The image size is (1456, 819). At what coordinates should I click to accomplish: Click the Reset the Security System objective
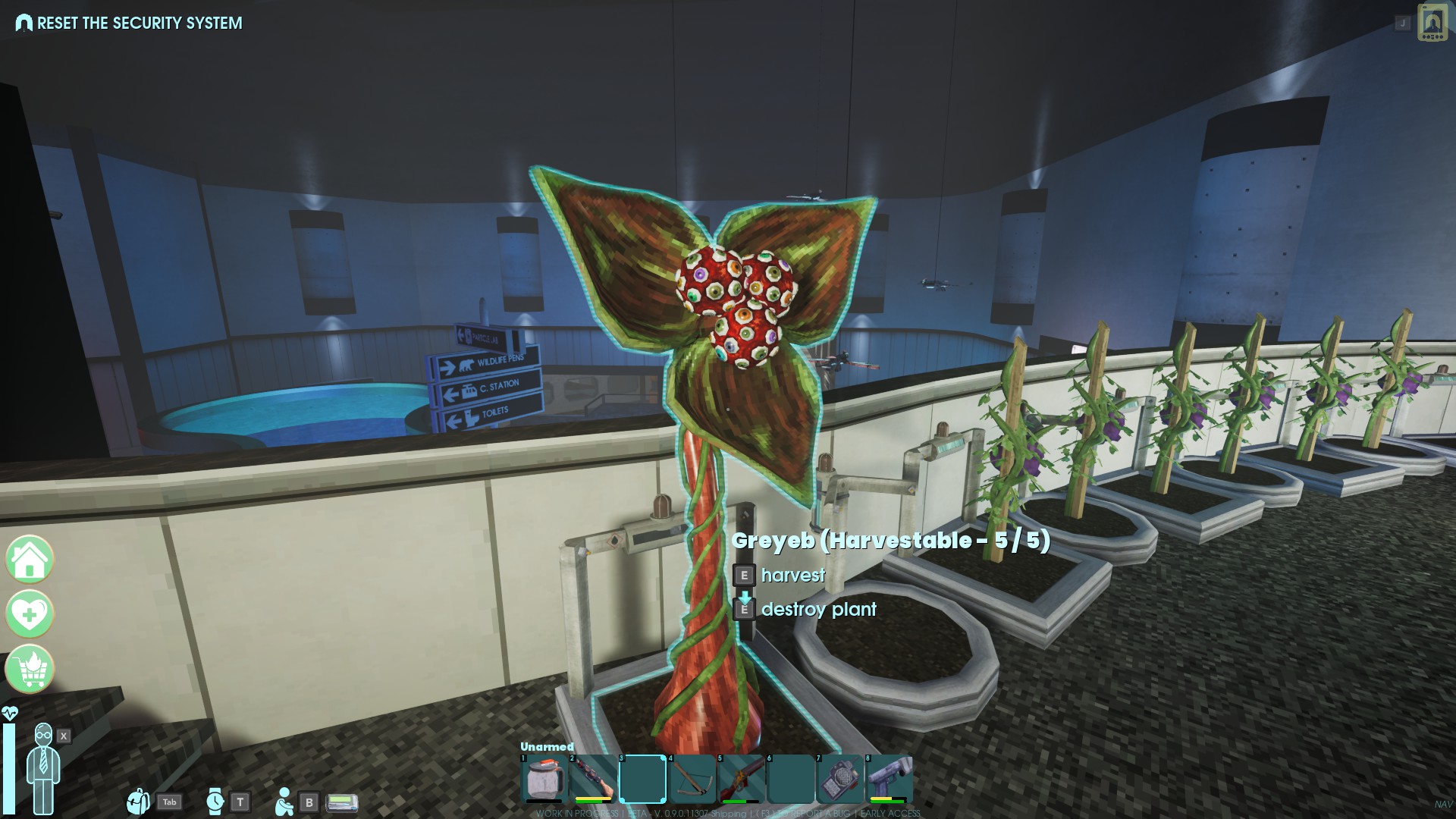tap(140, 24)
